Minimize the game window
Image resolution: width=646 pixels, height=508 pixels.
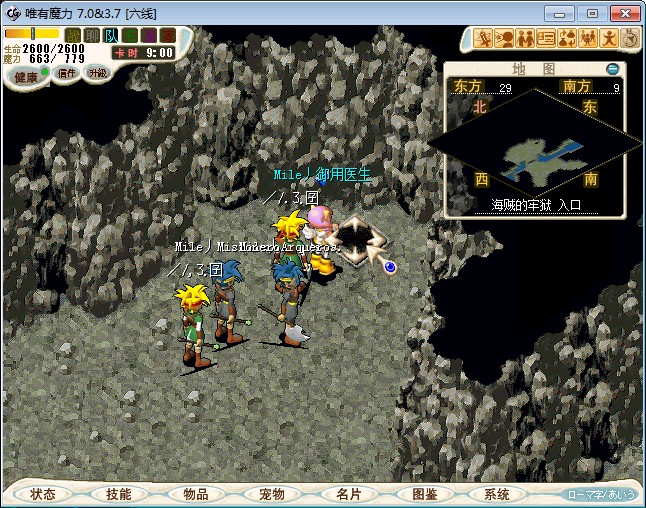coord(563,13)
